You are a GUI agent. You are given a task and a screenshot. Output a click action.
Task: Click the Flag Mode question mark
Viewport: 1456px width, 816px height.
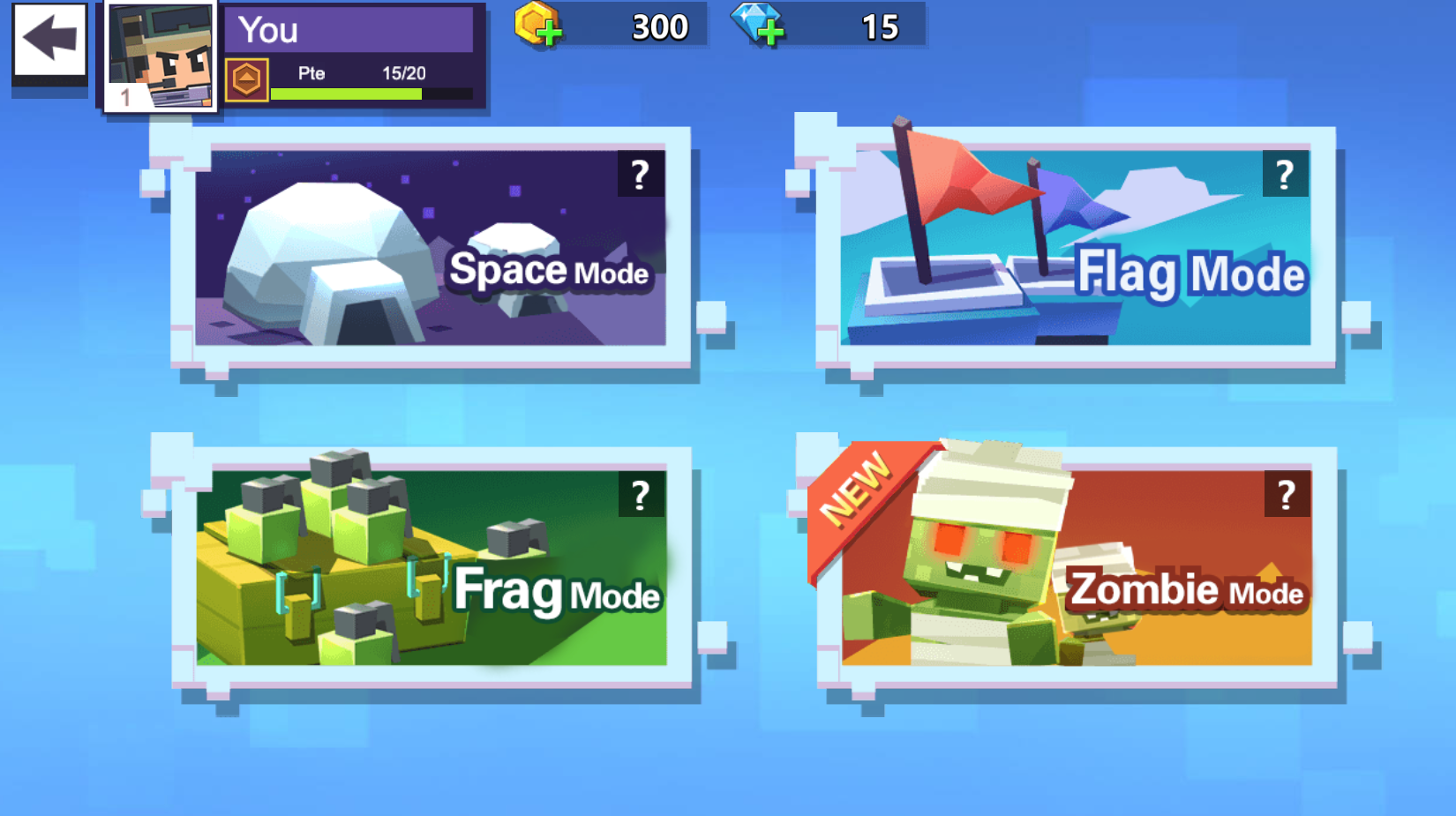(x=1285, y=174)
